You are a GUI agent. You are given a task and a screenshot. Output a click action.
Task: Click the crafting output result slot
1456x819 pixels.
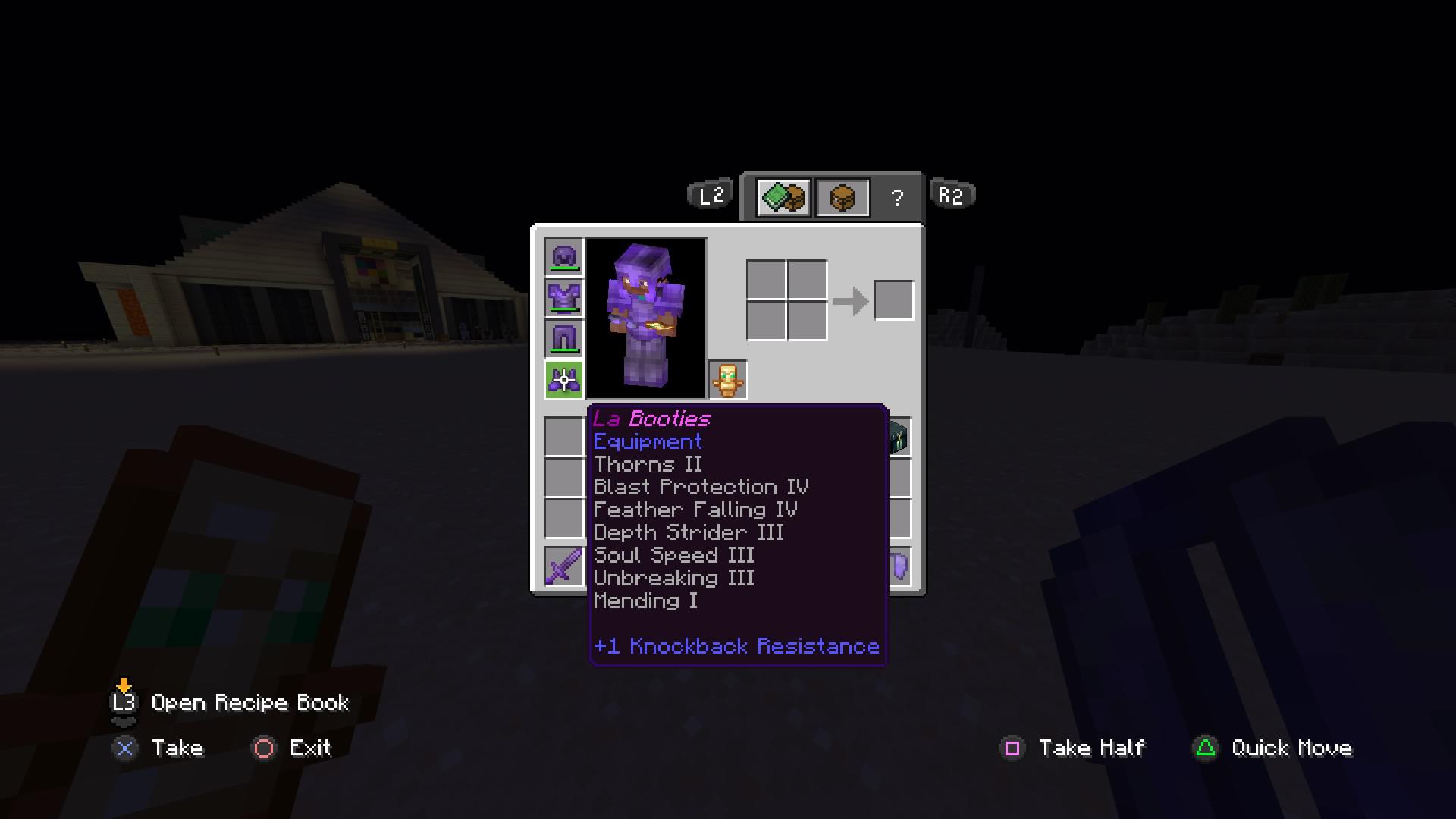[893, 300]
